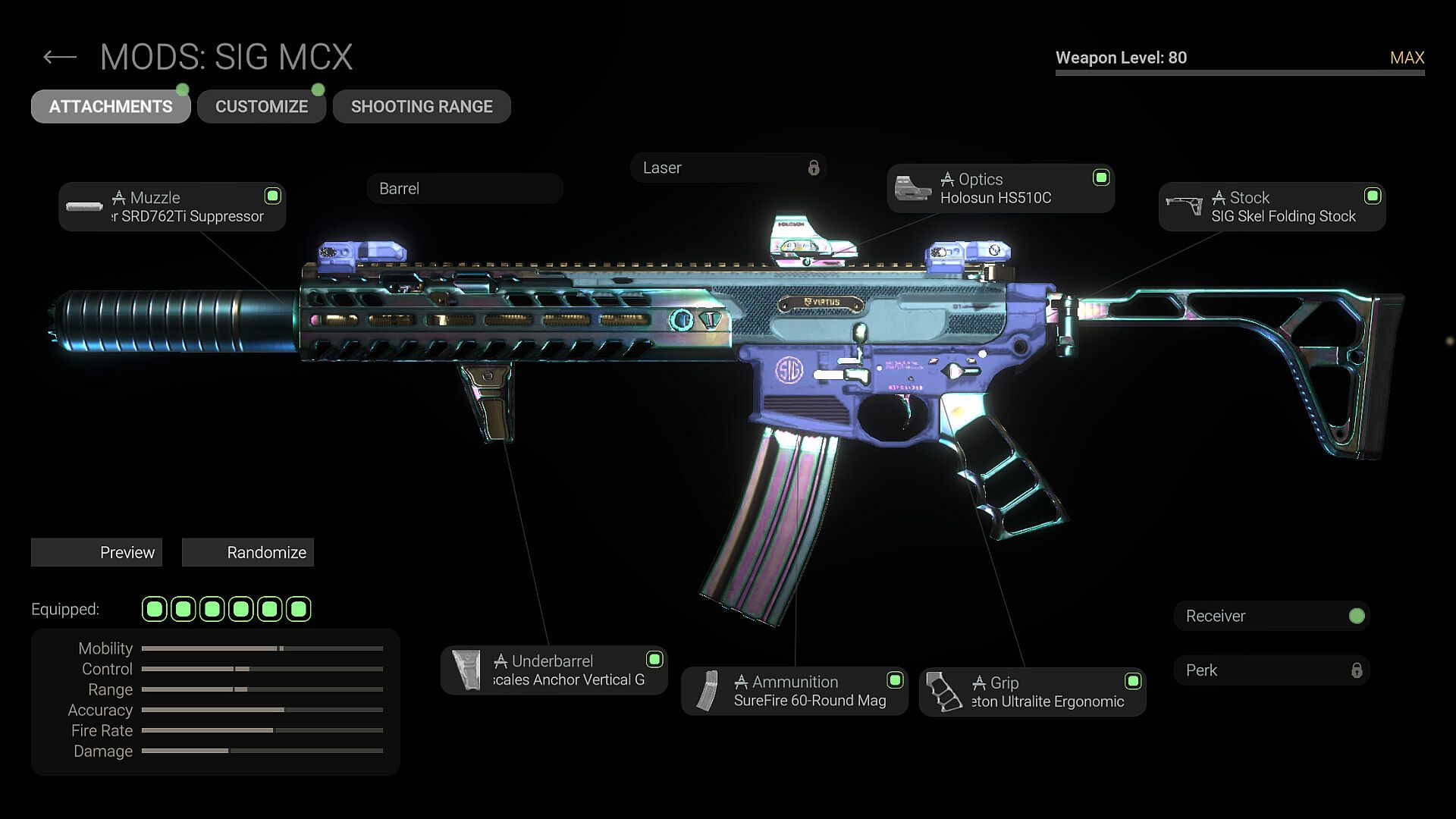Viewport: 1456px width, 819px height.
Task: Enter the Shooting Range tab
Action: coord(422,106)
